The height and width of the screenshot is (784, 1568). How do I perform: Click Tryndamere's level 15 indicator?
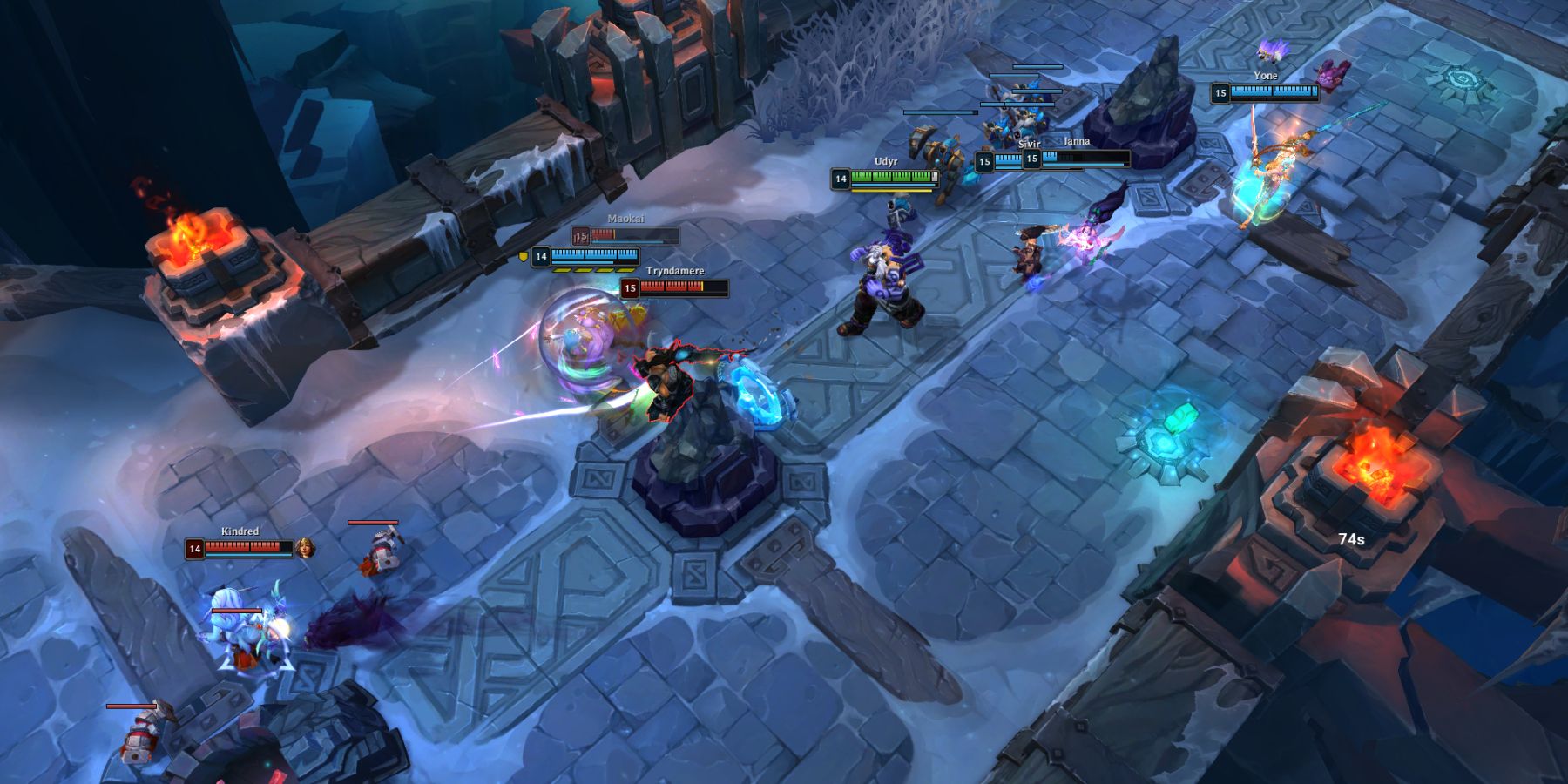631,287
